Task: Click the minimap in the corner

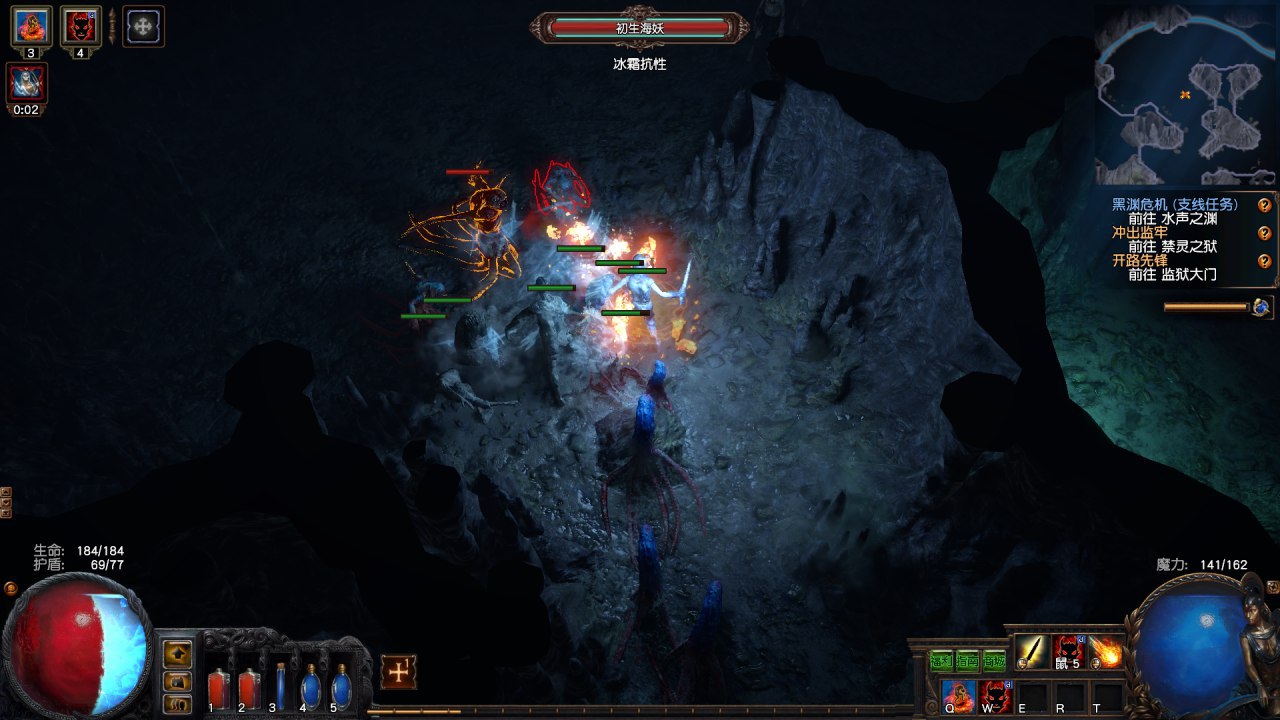Action: coord(1185,97)
